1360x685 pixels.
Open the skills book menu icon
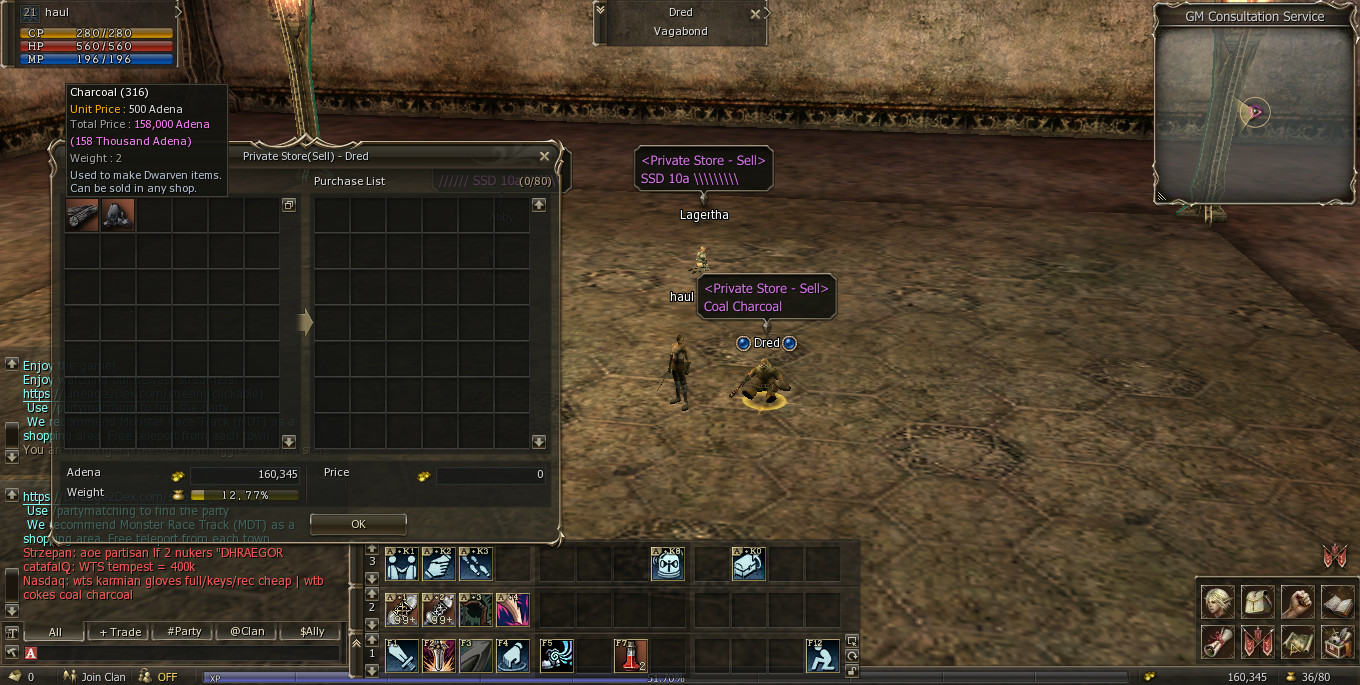pyautogui.click(x=1337, y=602)
